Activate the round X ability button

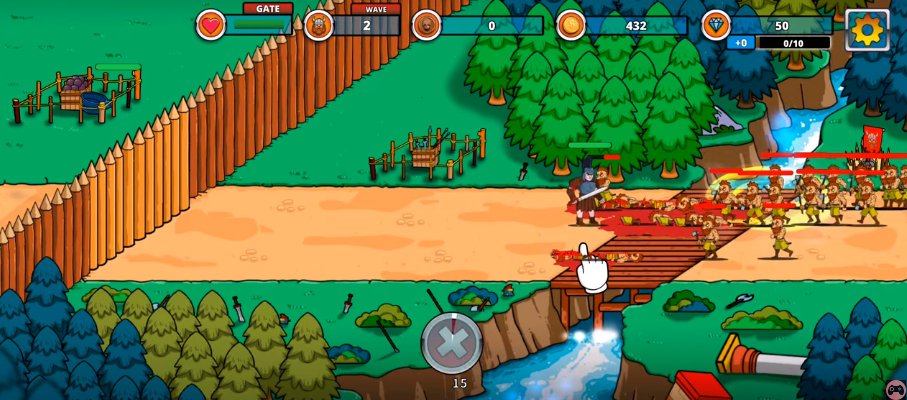pyautogui.click(x=452, y=343)
